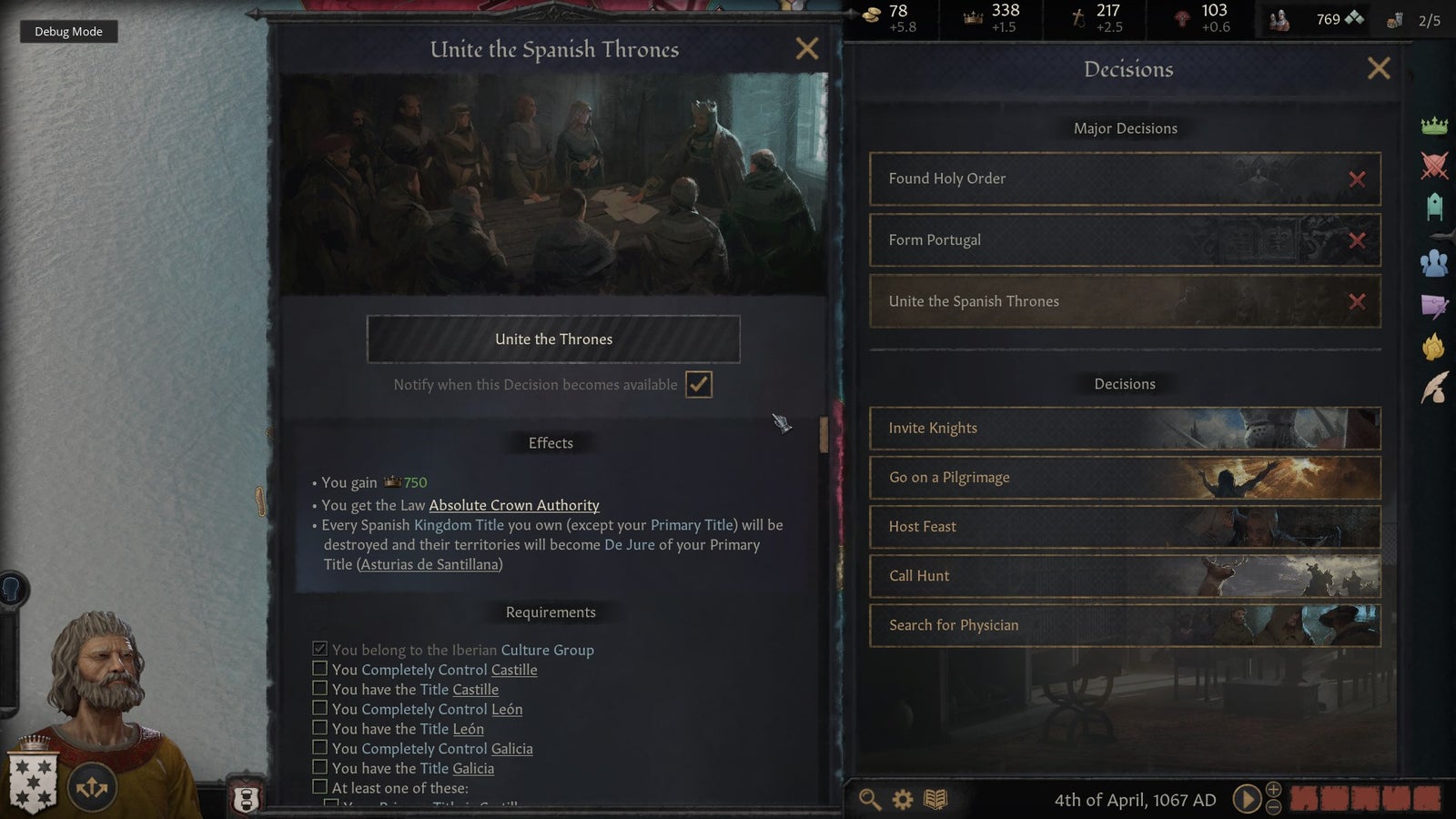Open the Military crossed swords icon
Image resolution: width=1456 pixels, height=819 pixels.
pyautogui.click(x=1436, y=167)
